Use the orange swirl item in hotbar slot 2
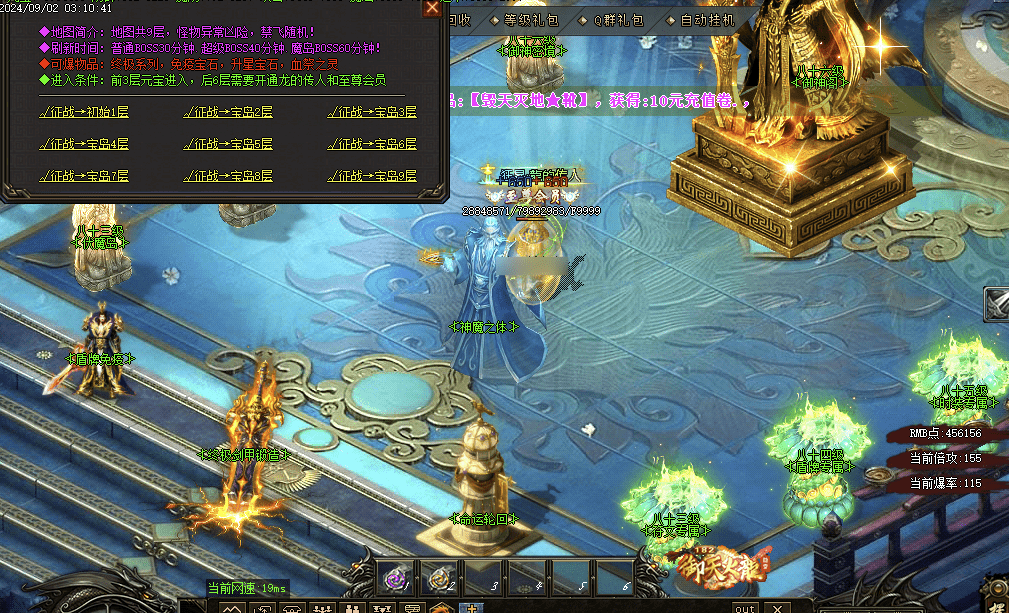This screenshot has width=1009, height=613. click(438, 576)
